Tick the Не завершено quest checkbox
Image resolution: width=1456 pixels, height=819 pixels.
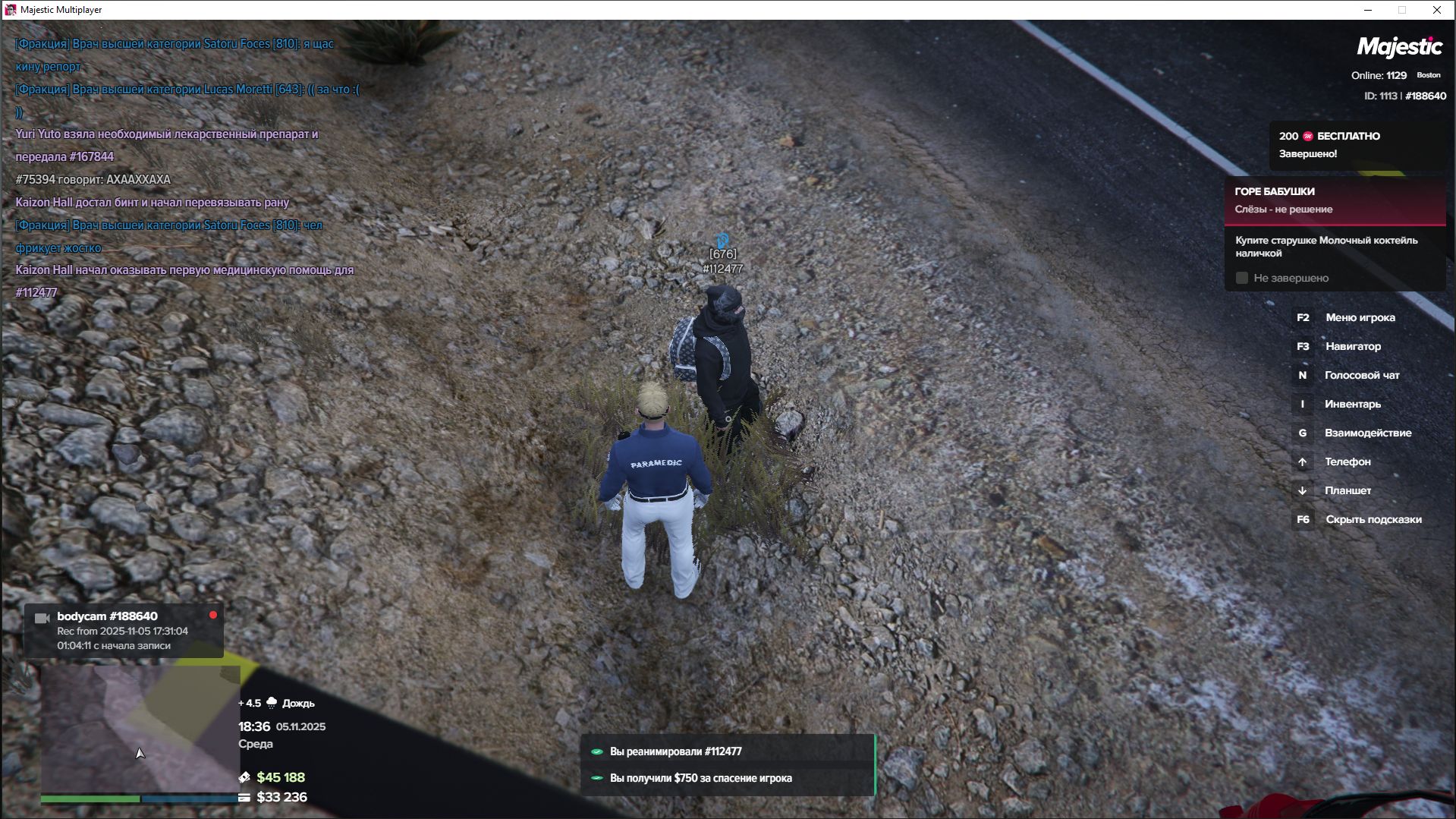1242,279
